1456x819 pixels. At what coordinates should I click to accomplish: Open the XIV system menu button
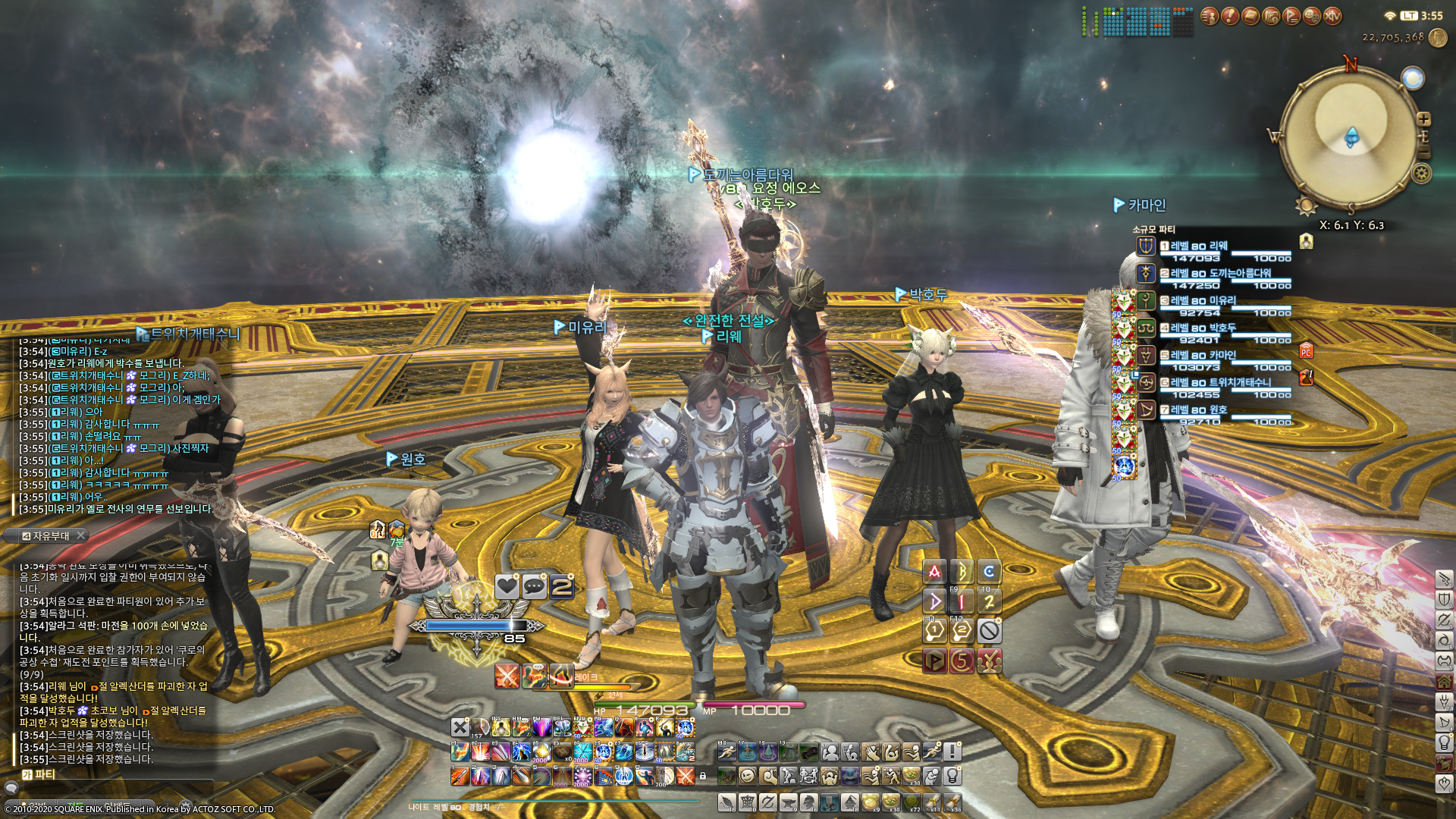tap(1332, 16)
